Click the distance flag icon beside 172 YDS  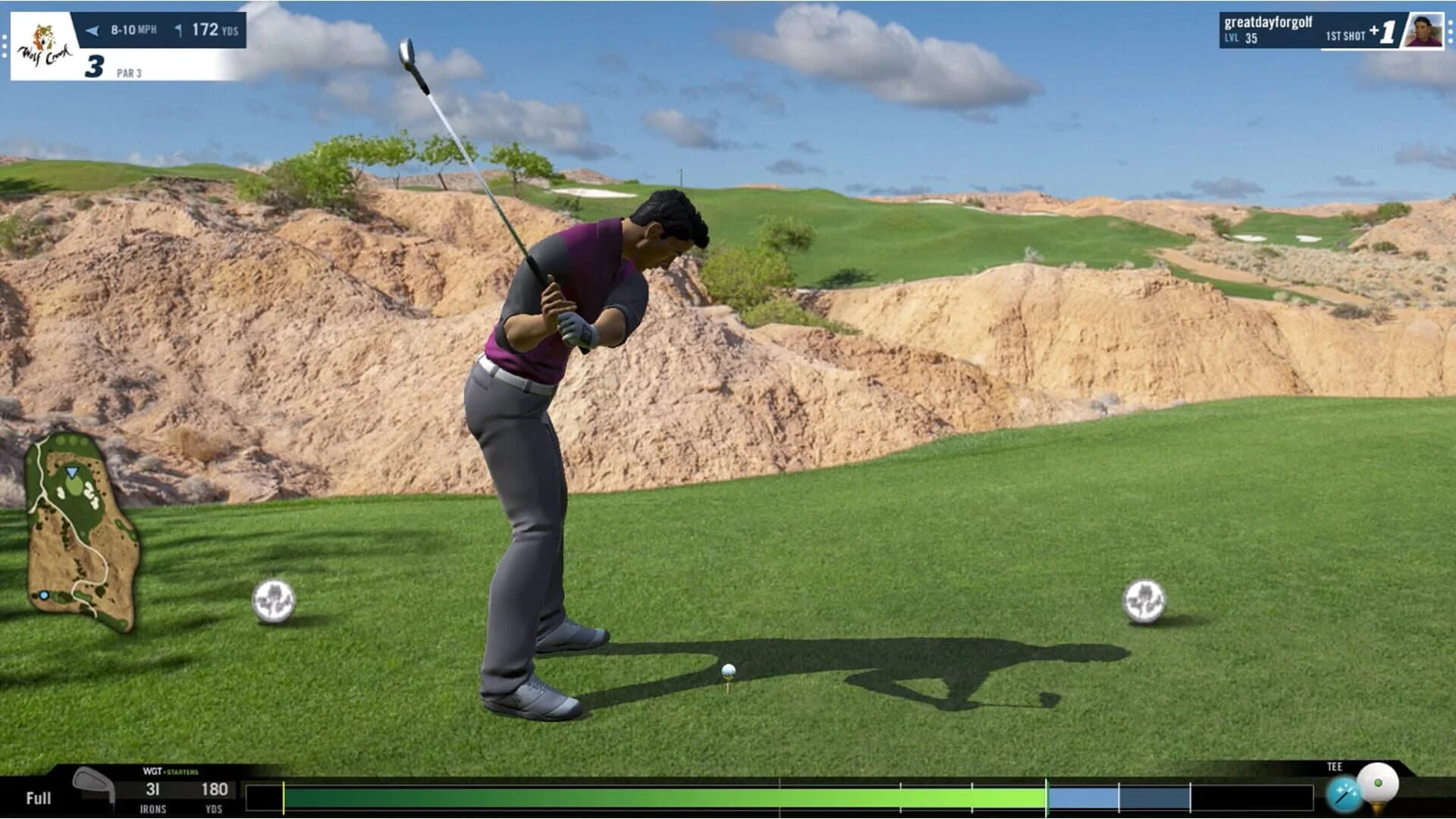(179, 28)
